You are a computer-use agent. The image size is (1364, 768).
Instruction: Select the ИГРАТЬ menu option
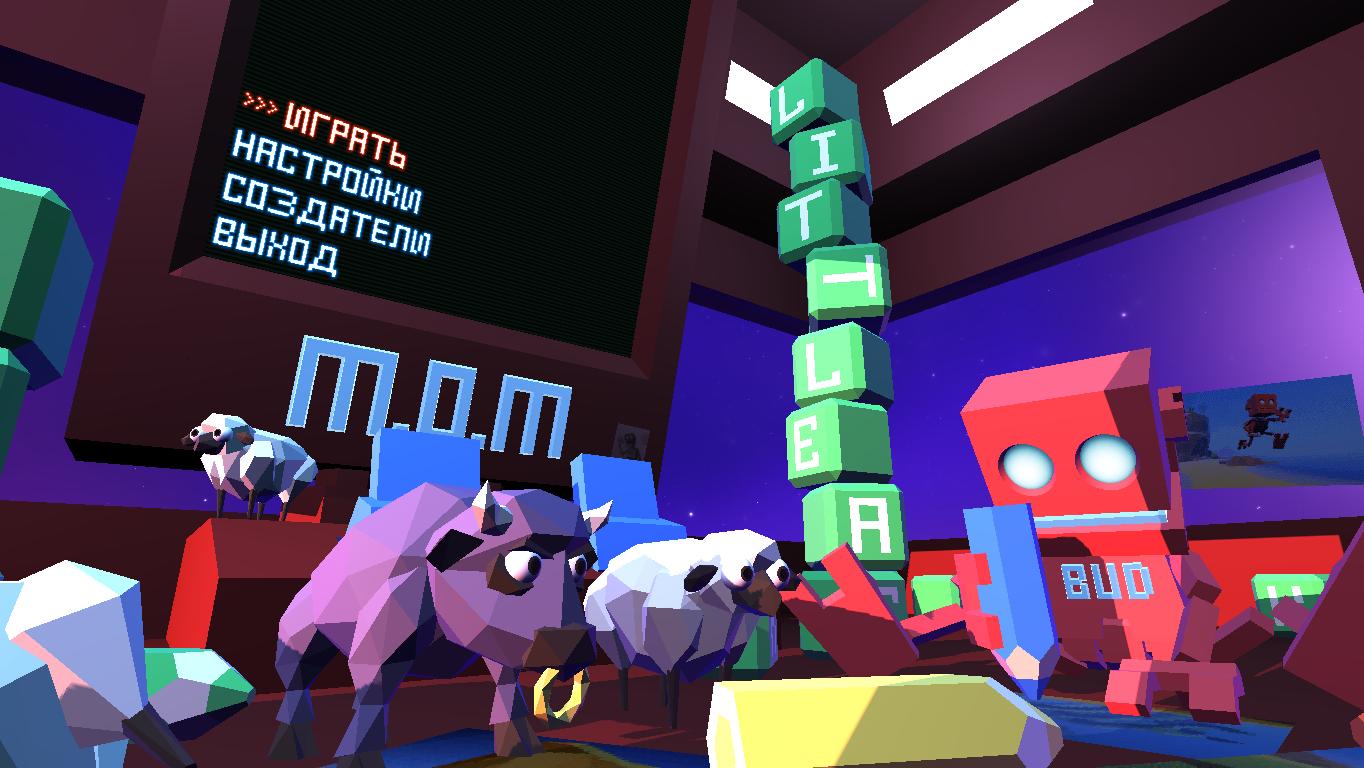pyautogui.click(x=344, y=134)
